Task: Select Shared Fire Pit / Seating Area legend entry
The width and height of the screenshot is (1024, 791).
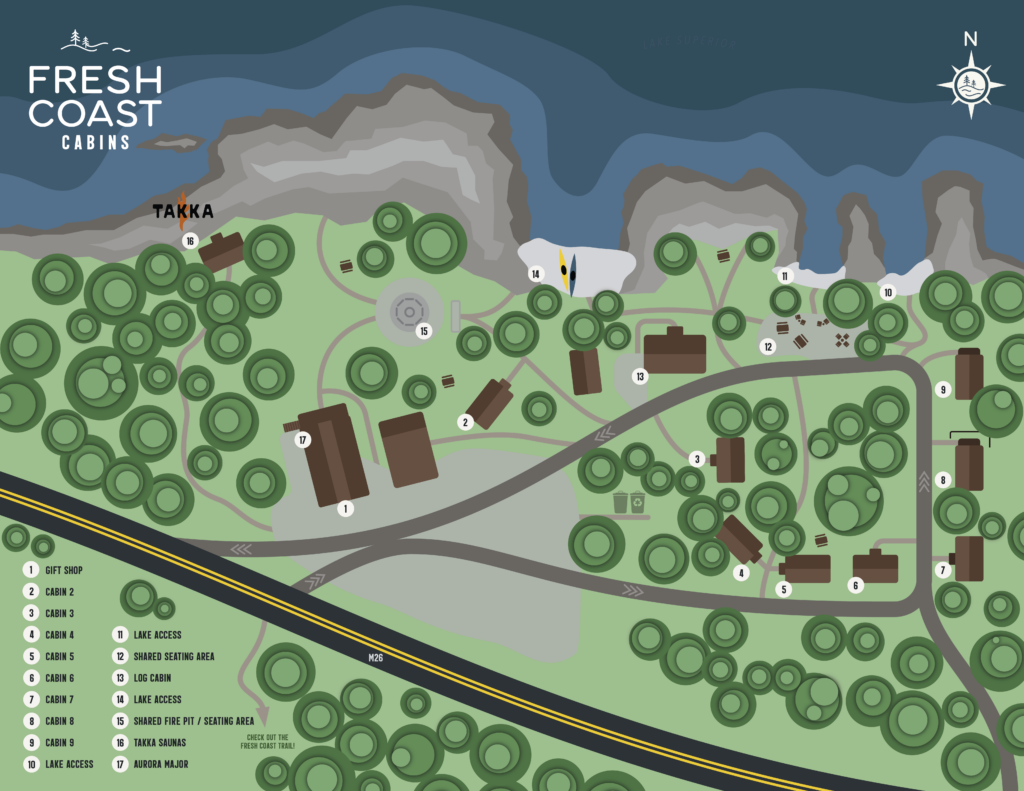Action: pyautogui.click(x=193, y=721)
